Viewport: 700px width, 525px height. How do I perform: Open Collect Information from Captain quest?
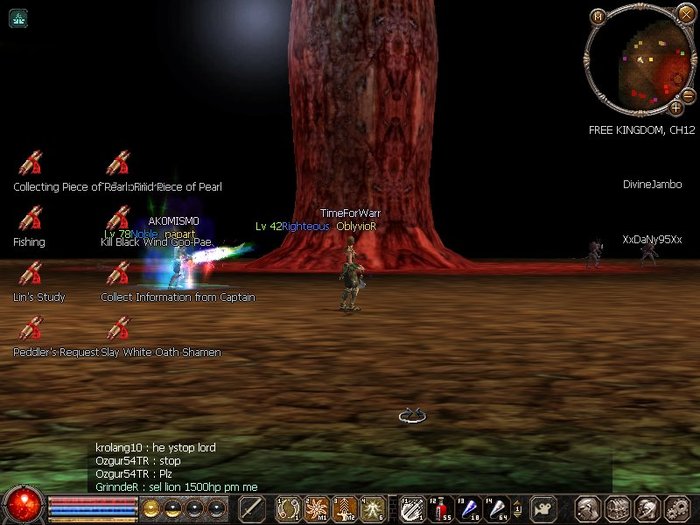(x=118, y=273)
